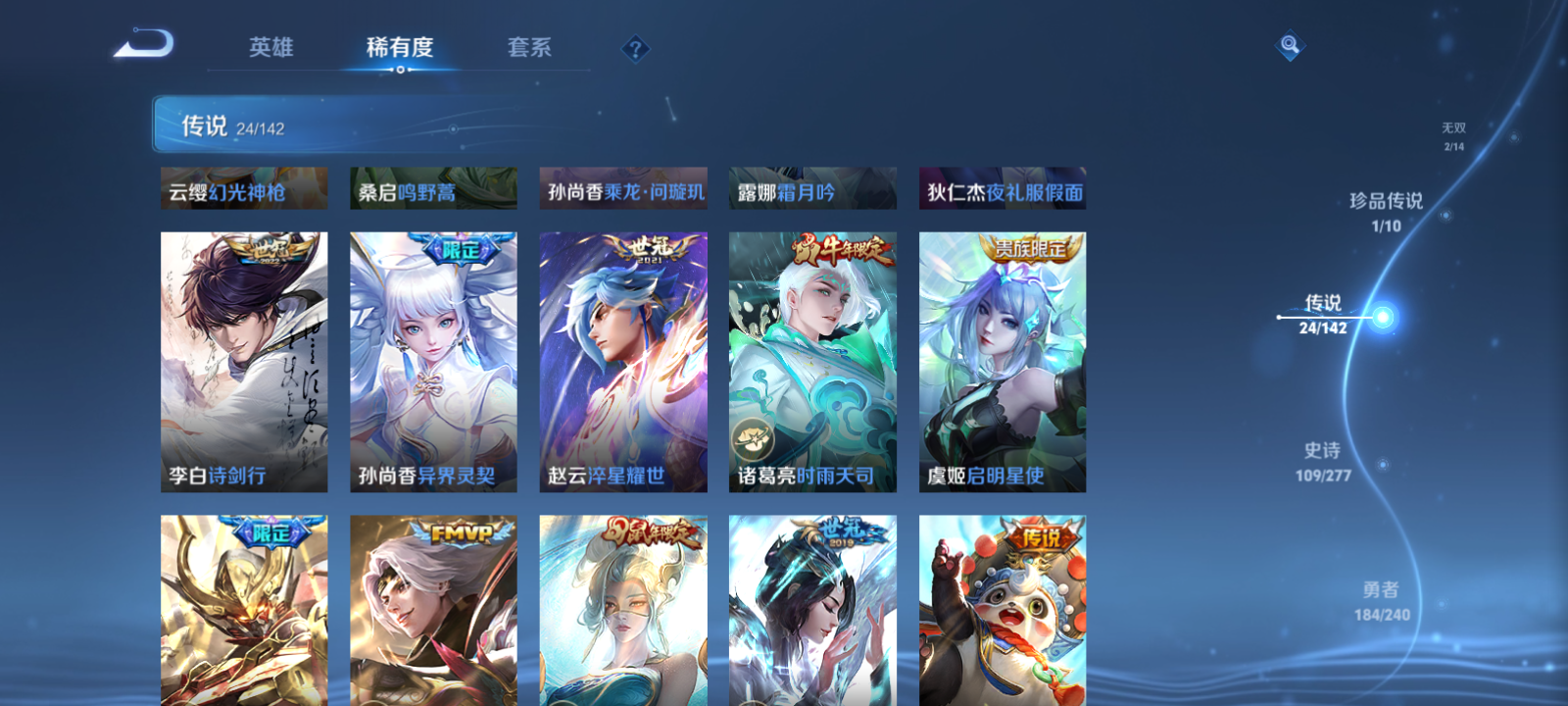
Task: Click the 贵族限定 badge on 虞姬 card
Action: [x=1030, y=248]
